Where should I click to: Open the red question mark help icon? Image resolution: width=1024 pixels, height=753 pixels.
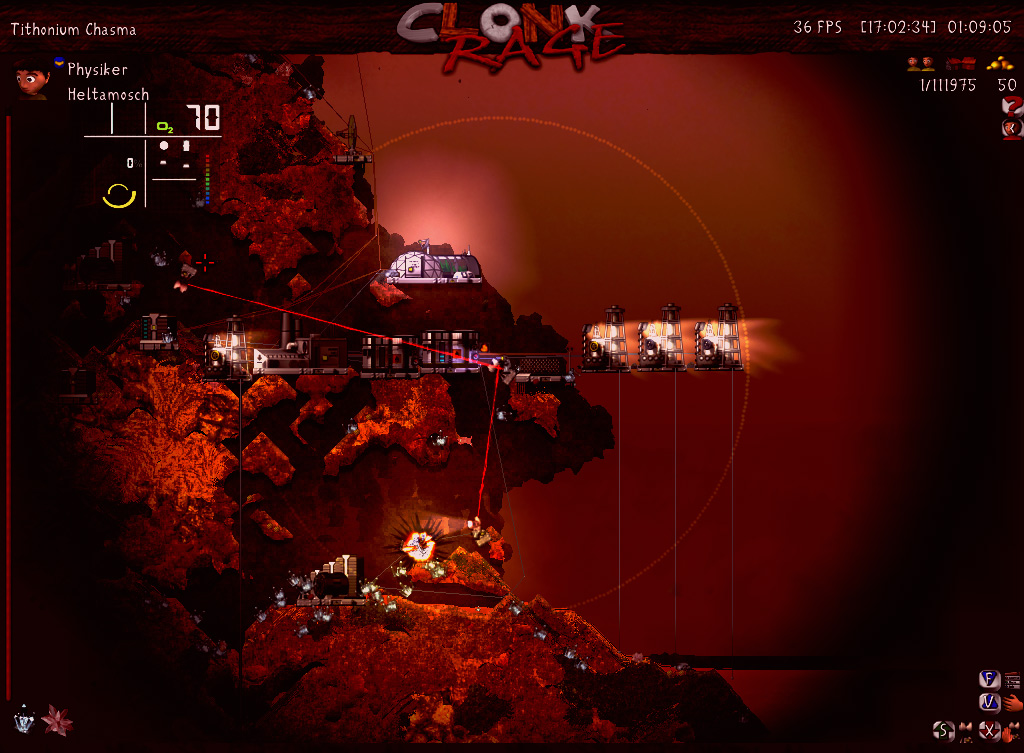[1011, 107]
